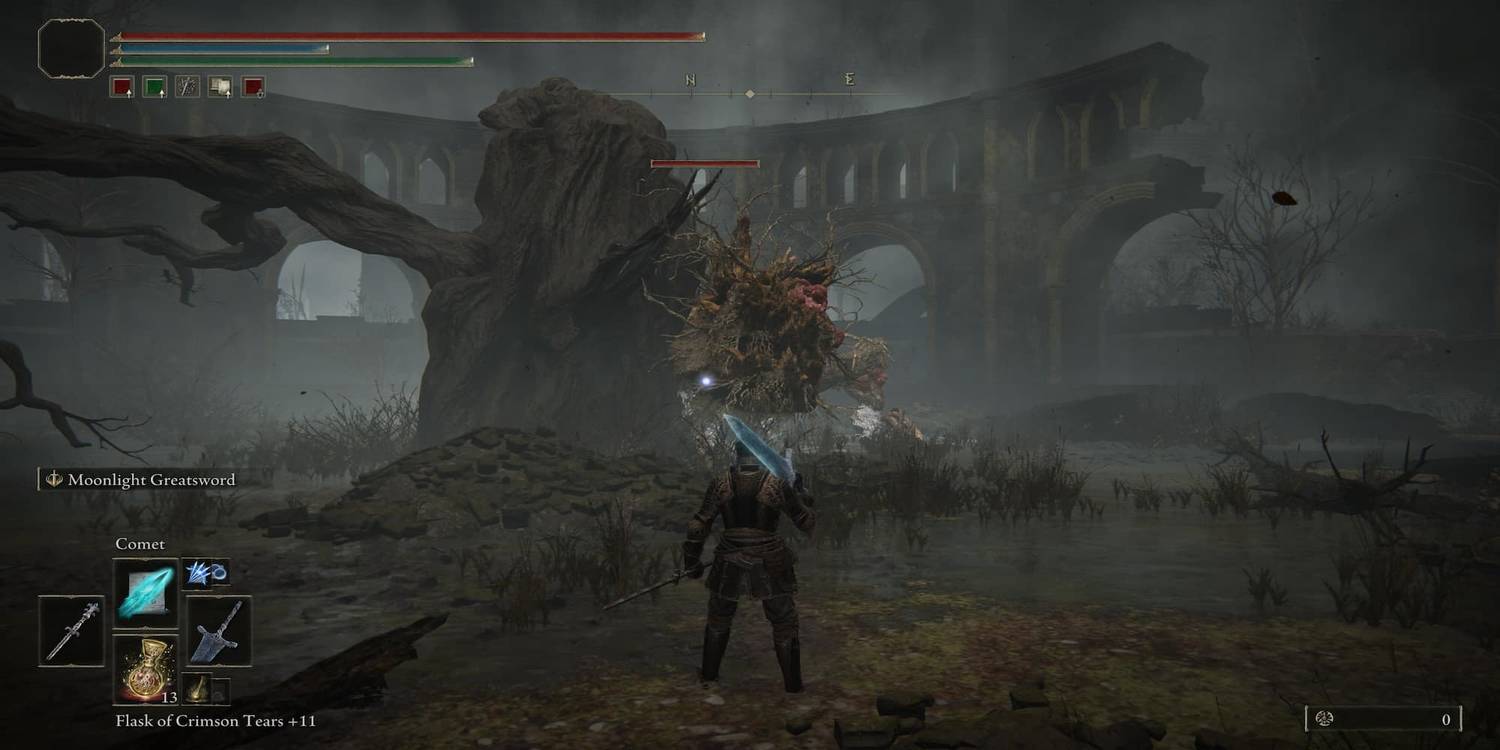1500x750 pixels.
Task: Toggle the first red buff square with up arrow
Action: pyautogui.click(x=122, y=87)
